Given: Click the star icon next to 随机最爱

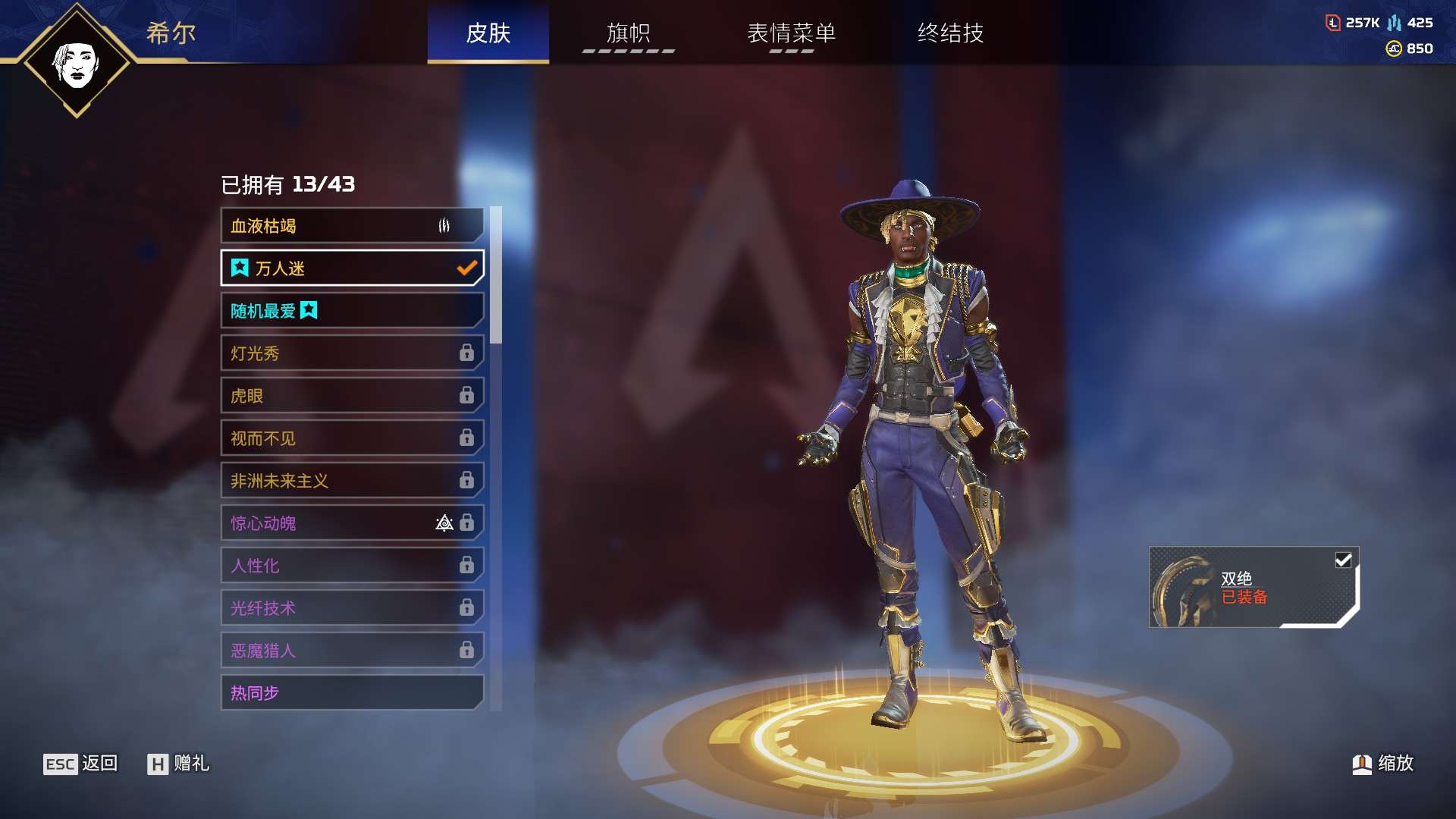Looking at the screenshot, I should 309,310.
